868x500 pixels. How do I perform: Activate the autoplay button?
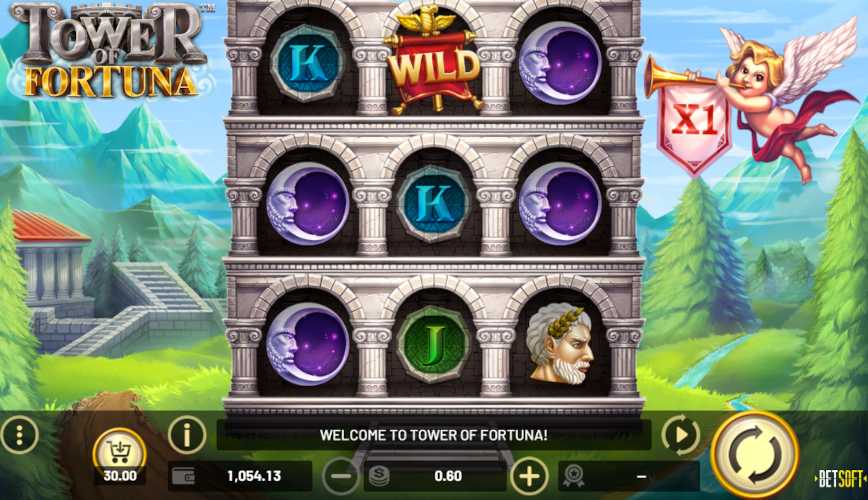coord(682,435)
